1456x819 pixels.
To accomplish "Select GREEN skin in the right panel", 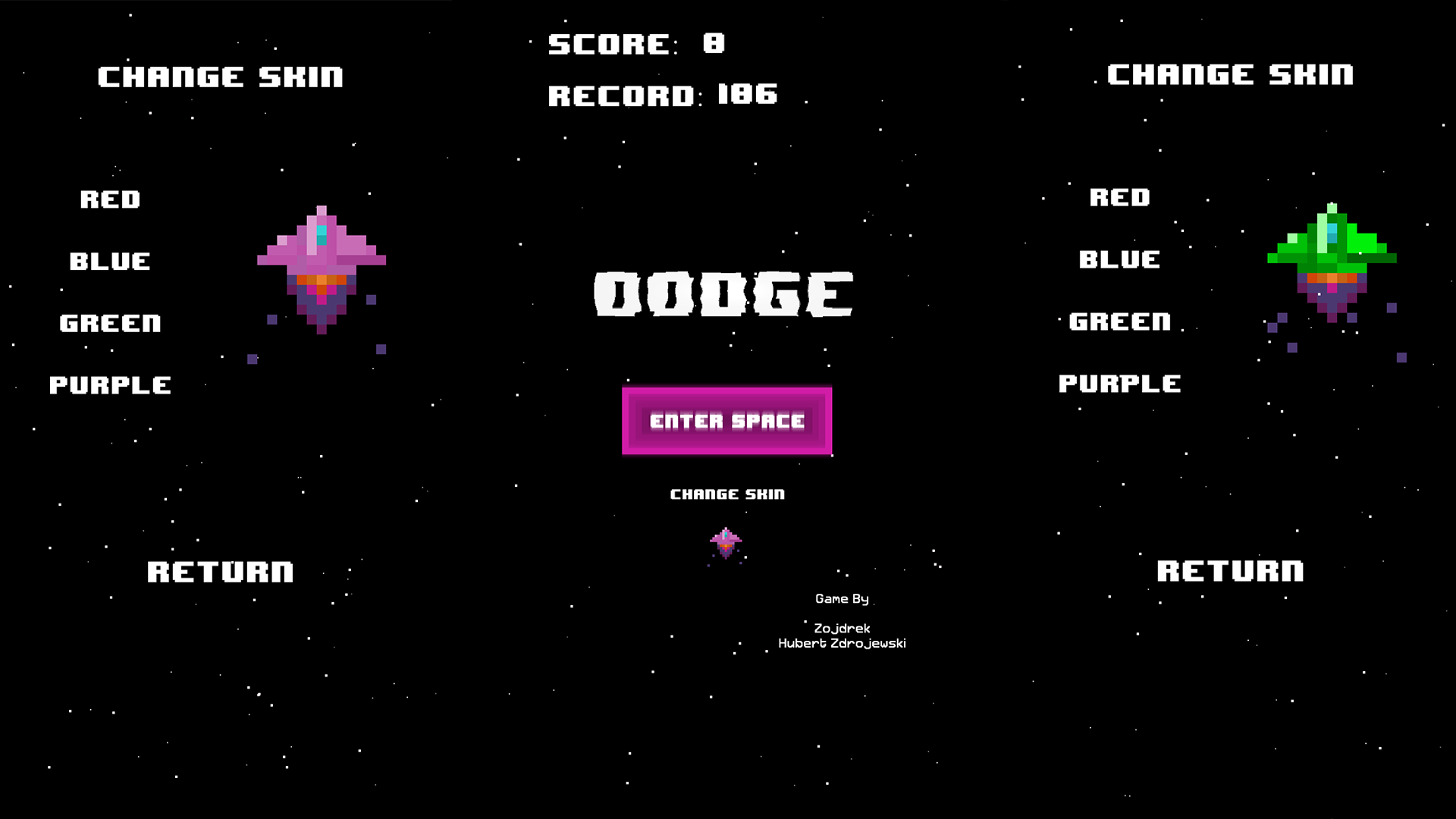I will point(1119,322).
